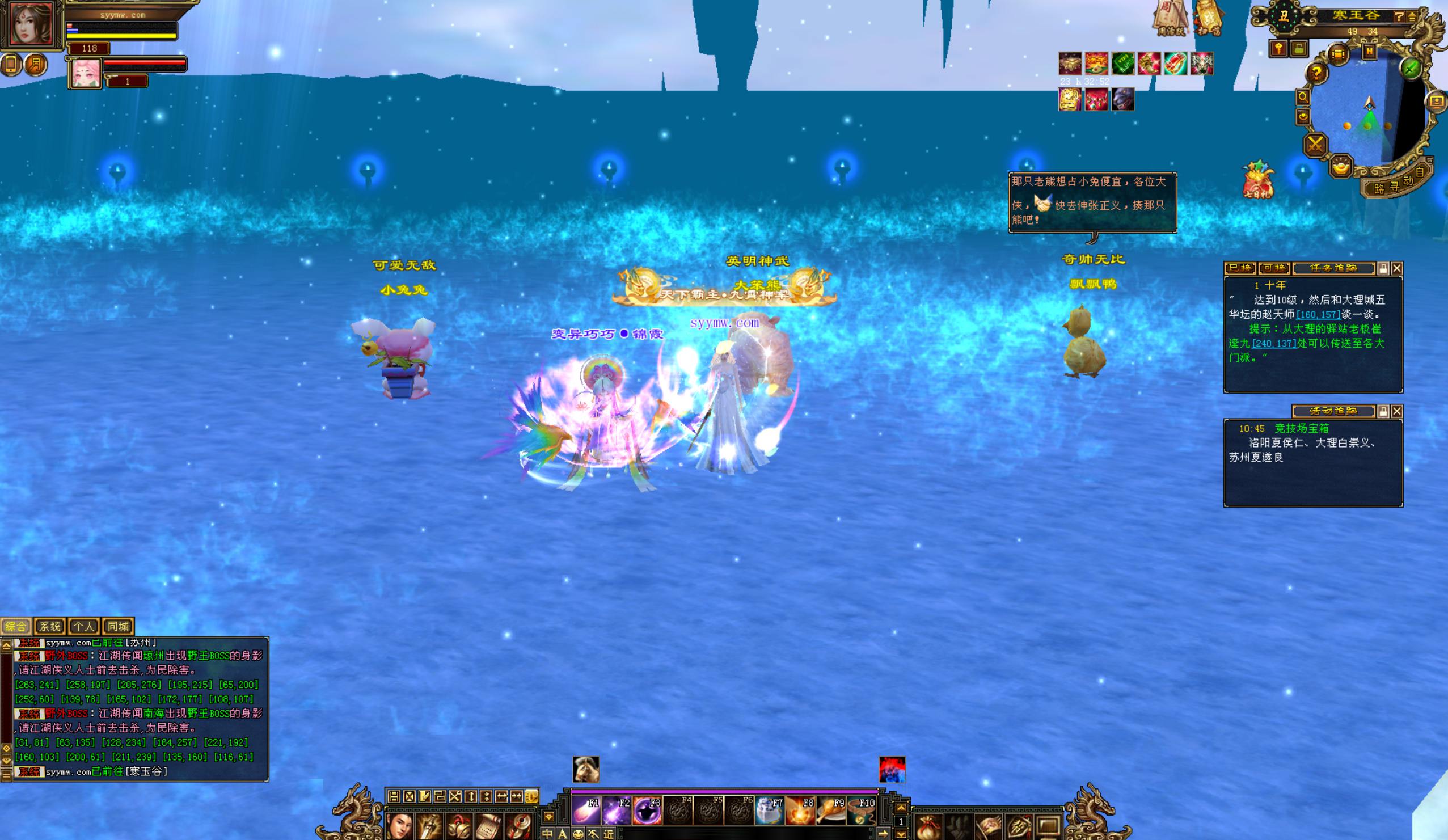Click the crossed swords button beside minimap

point(1315,144)
